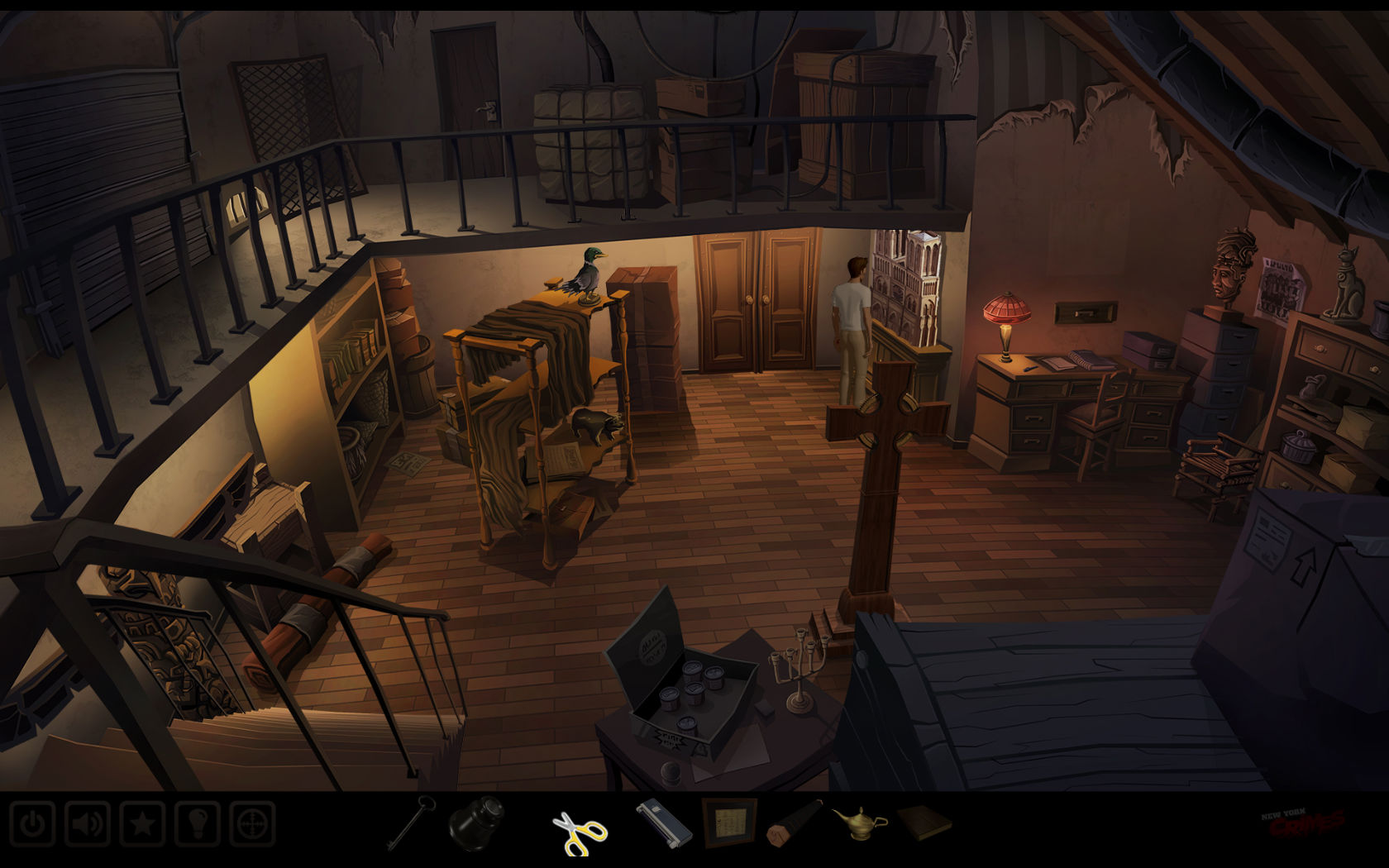Toggle the sound speaker button
The image size is (1389, 868).
click(x=87, y=824)
